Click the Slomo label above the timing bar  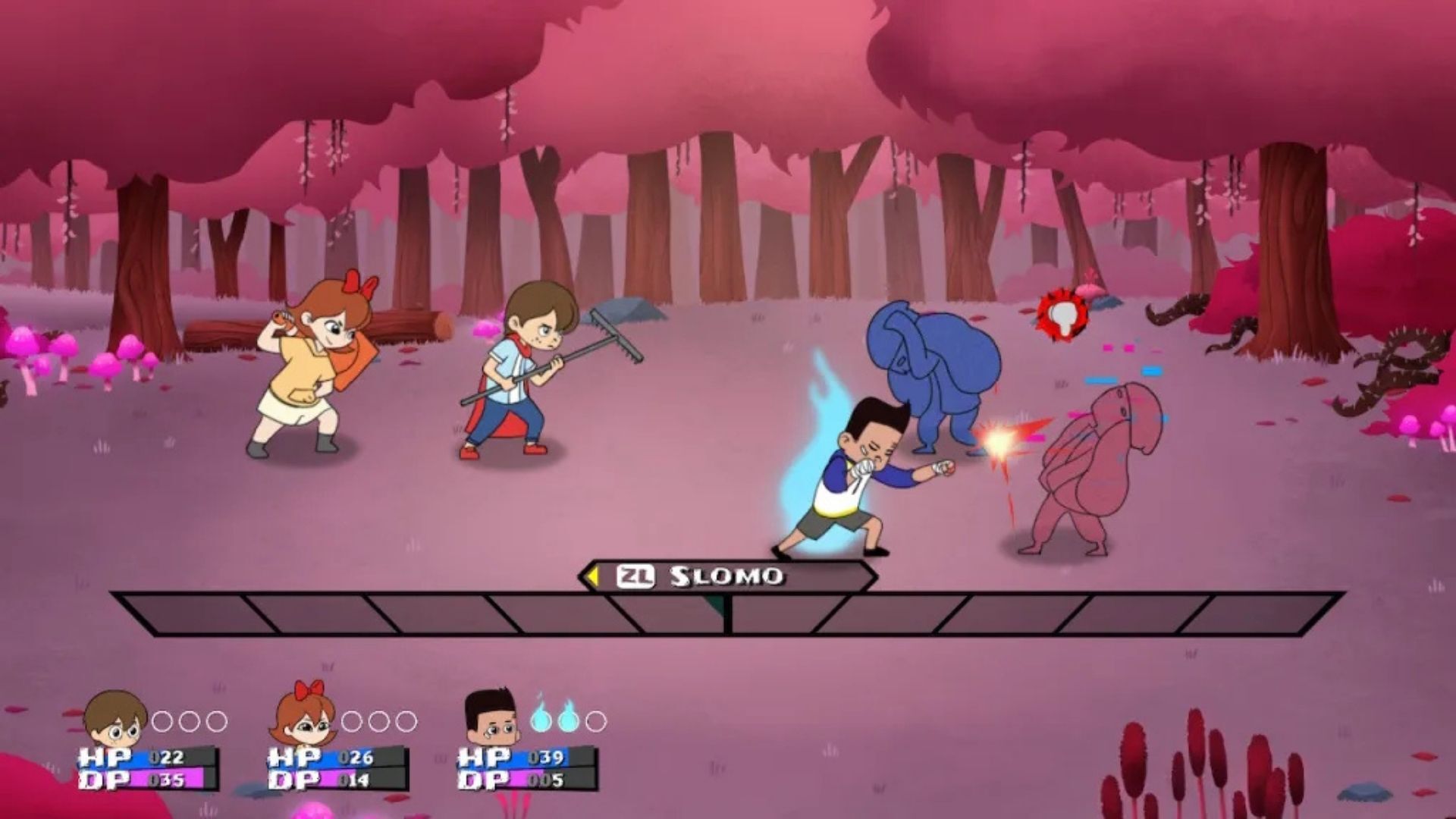click(726, 576)
